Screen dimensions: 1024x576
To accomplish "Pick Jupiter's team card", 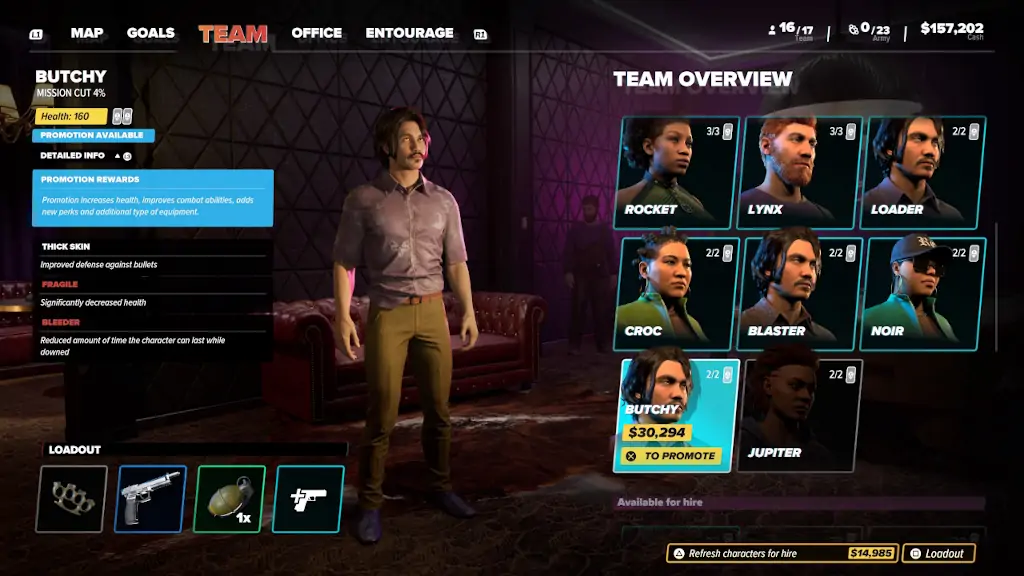I will [799, 415].
